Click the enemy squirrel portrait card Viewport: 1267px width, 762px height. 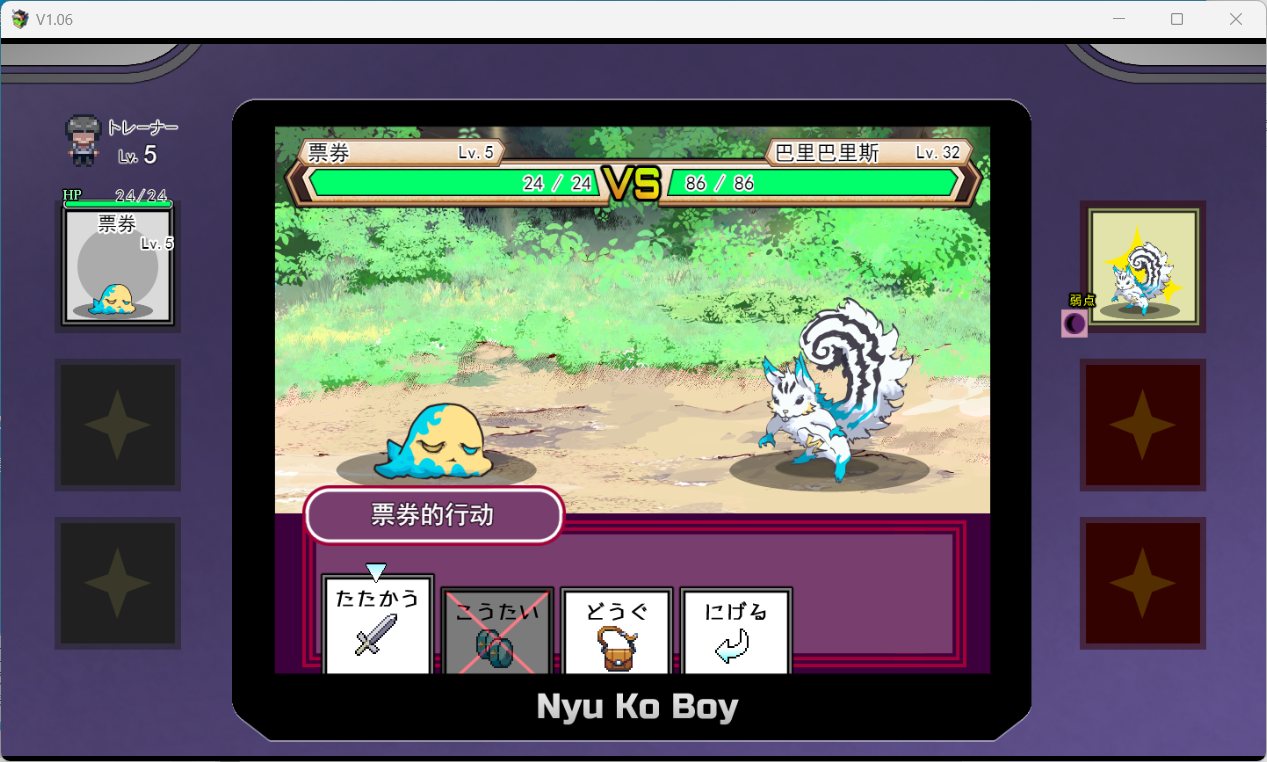1142,266
